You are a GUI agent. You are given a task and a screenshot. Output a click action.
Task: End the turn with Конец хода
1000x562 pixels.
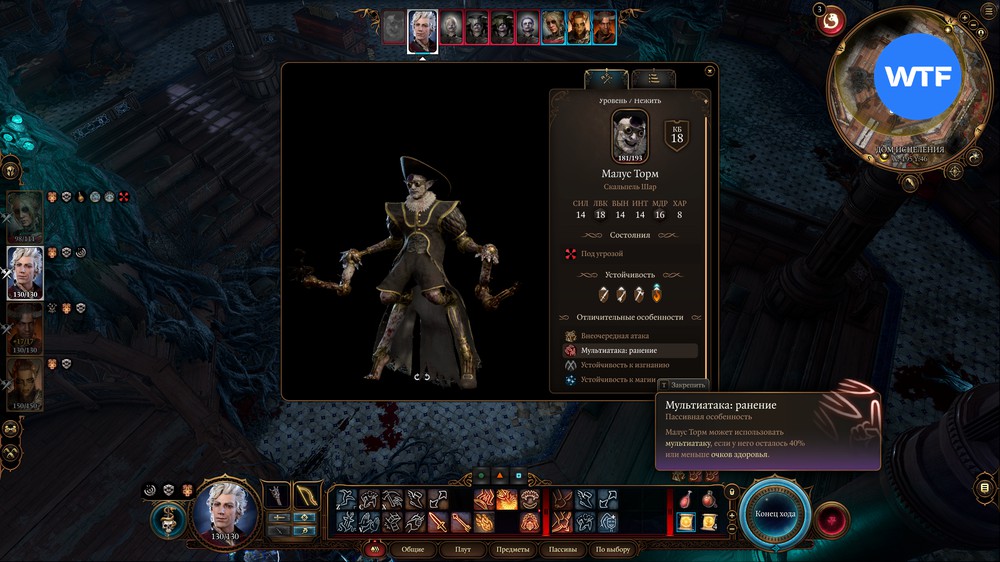pyautogui.click(x=774, y=513)
